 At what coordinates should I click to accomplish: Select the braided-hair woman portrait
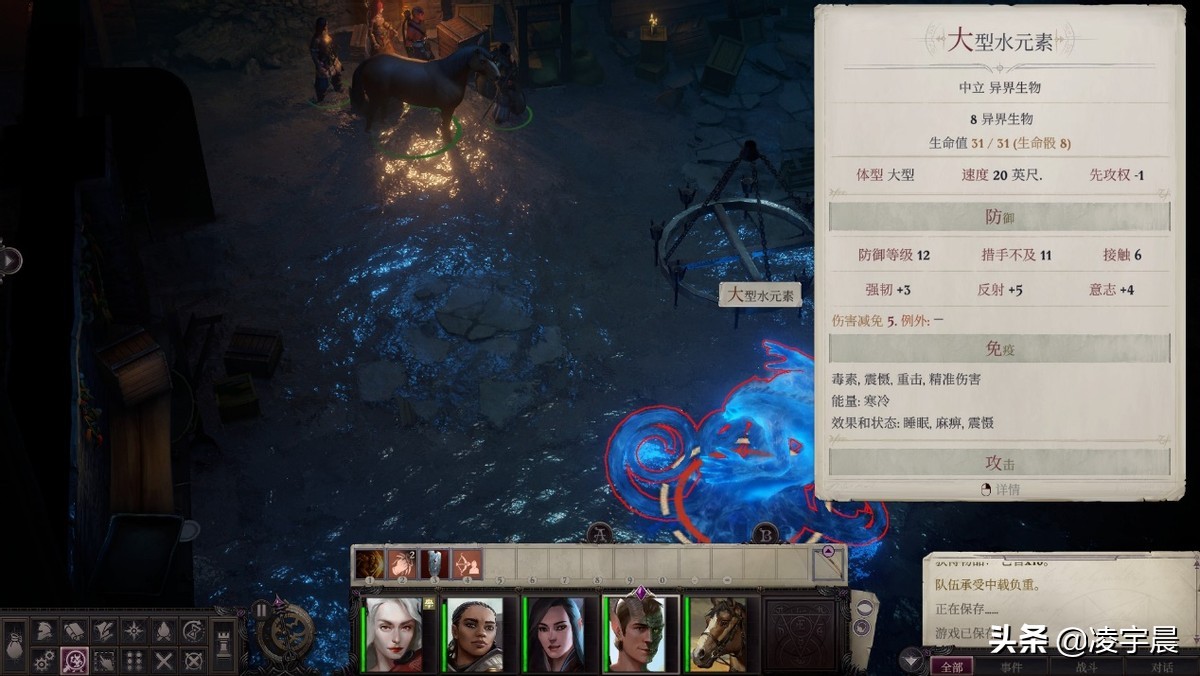[473, 634]
